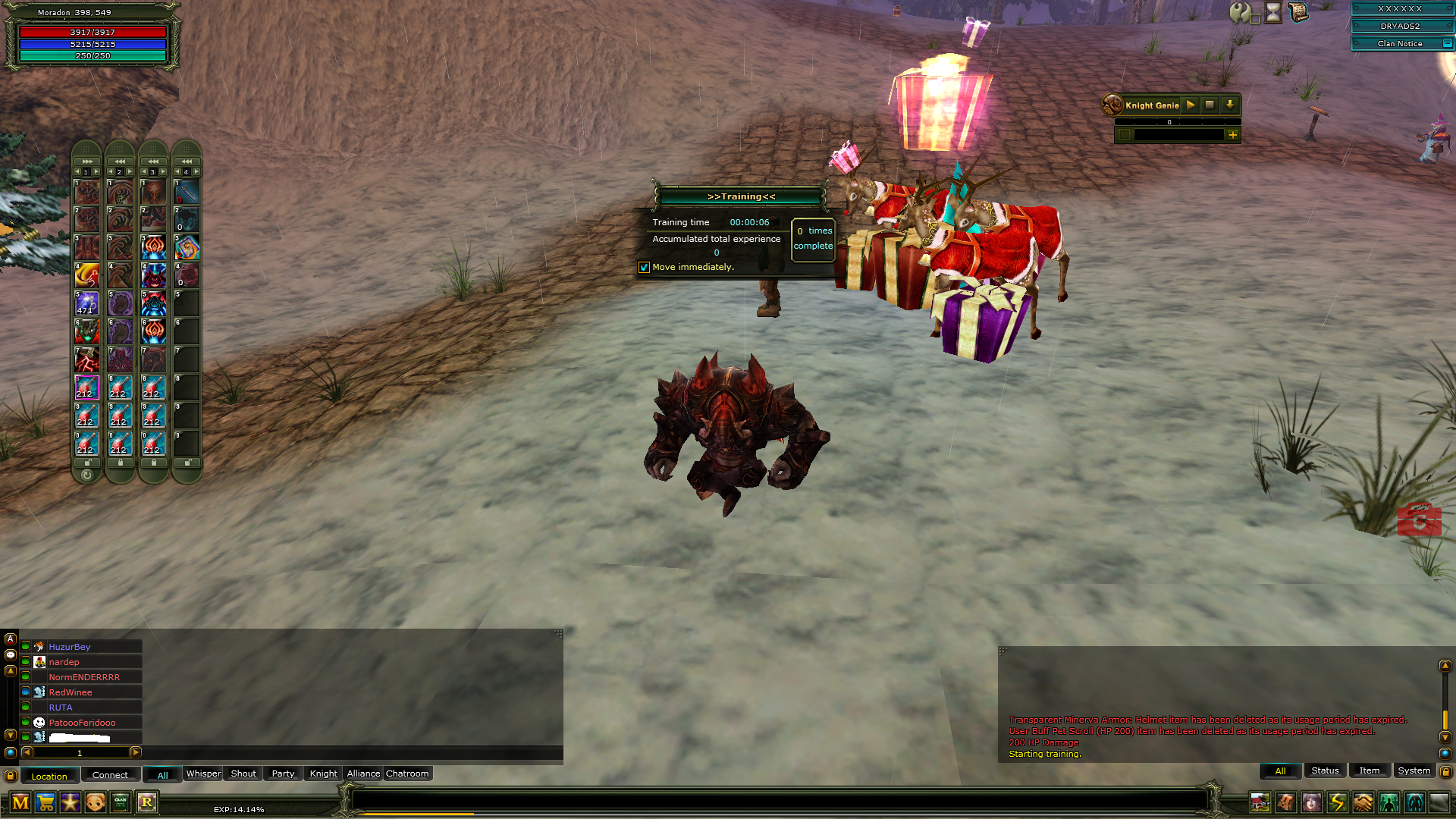Screen dimensions: 1456x819
Task: Open the Clan Notice panel
Action: (x=1401, y=43)
